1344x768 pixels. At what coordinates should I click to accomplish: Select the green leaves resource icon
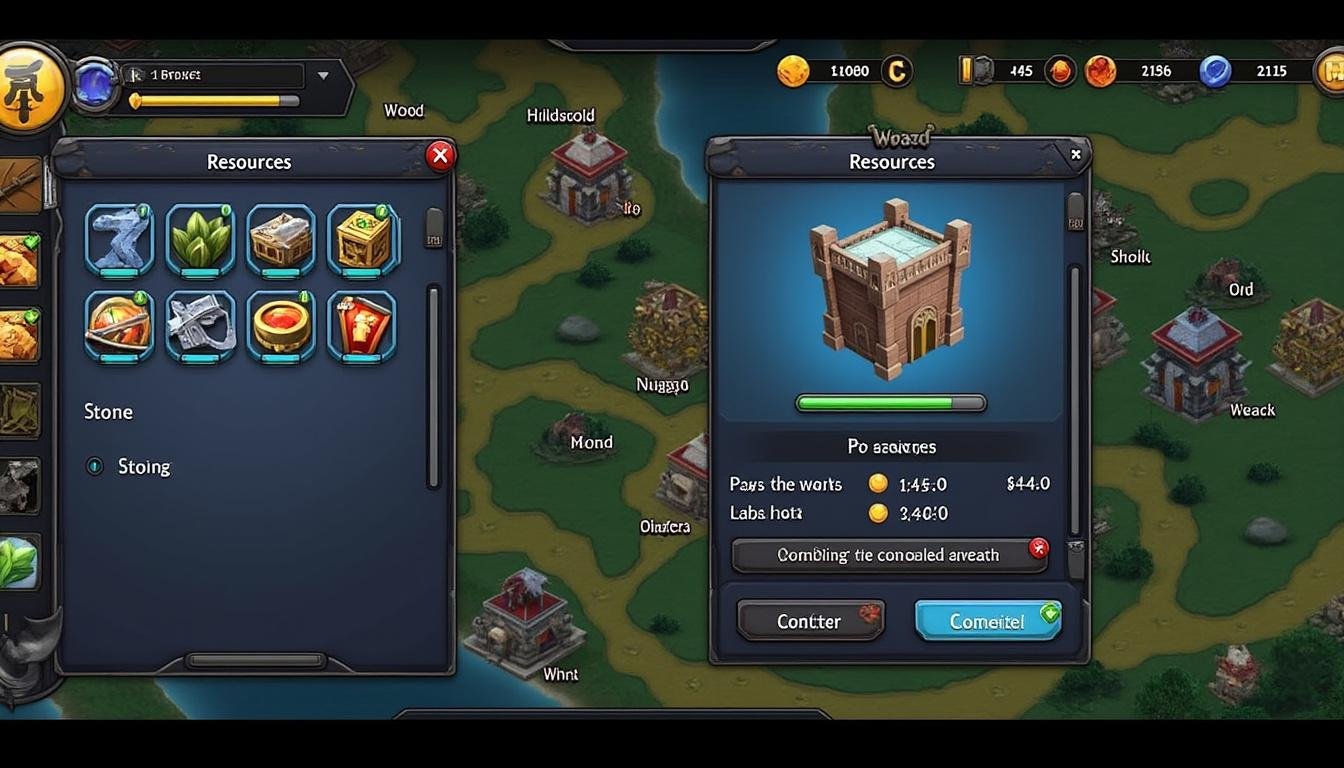point(200,239)
